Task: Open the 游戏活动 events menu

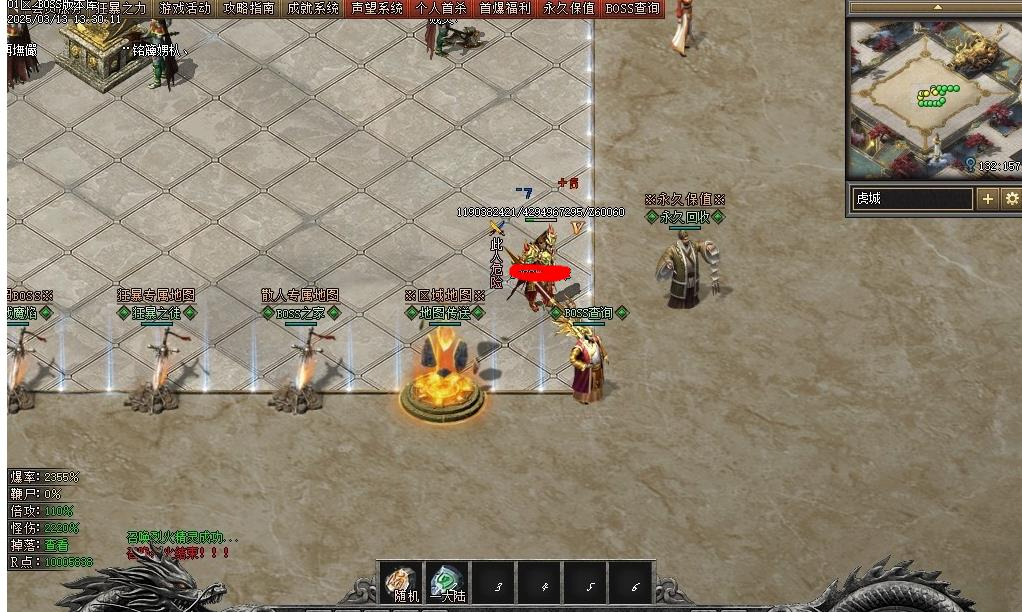Action: click(x=185, y=8)
